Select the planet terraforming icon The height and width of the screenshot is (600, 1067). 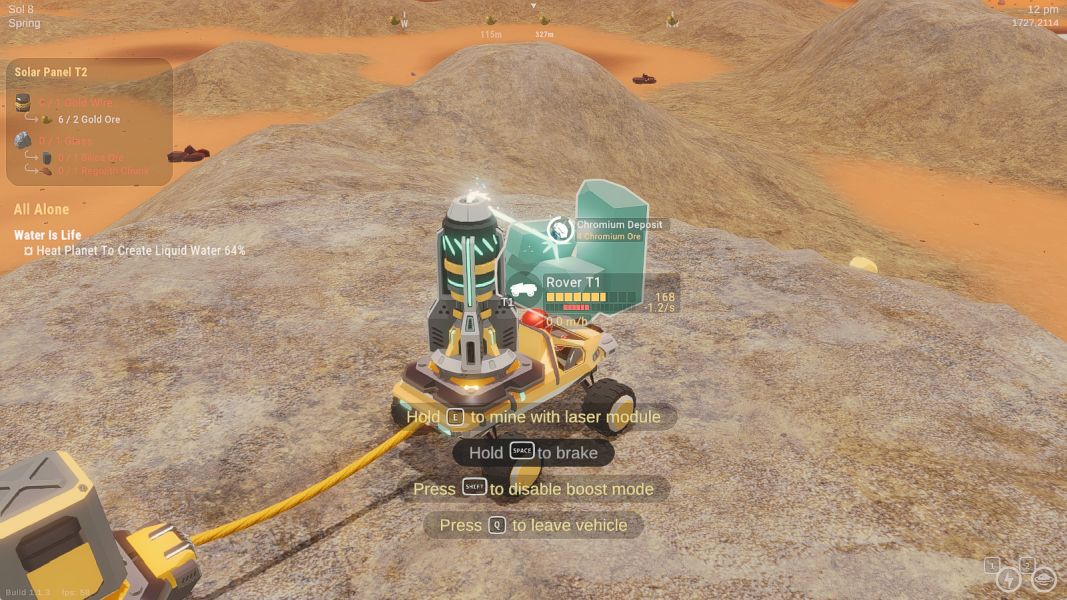pos(1043,579)
